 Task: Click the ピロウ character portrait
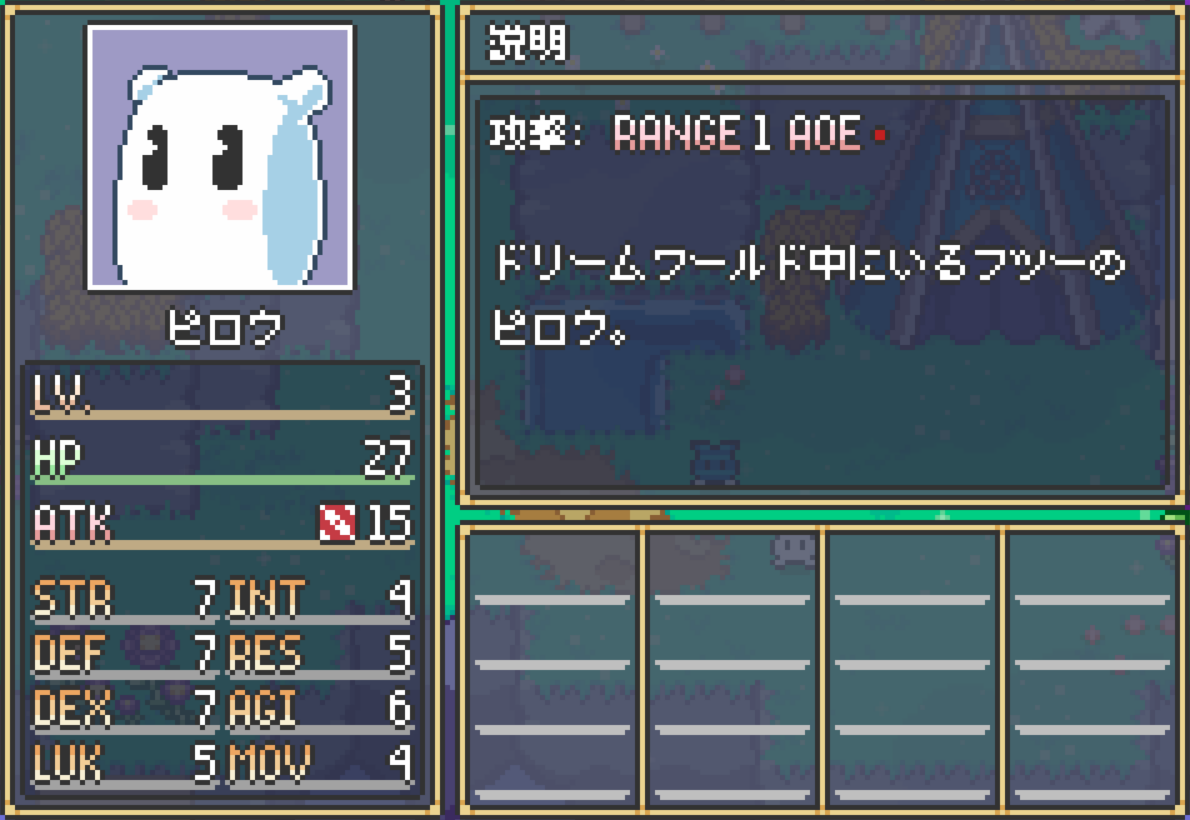220,158
